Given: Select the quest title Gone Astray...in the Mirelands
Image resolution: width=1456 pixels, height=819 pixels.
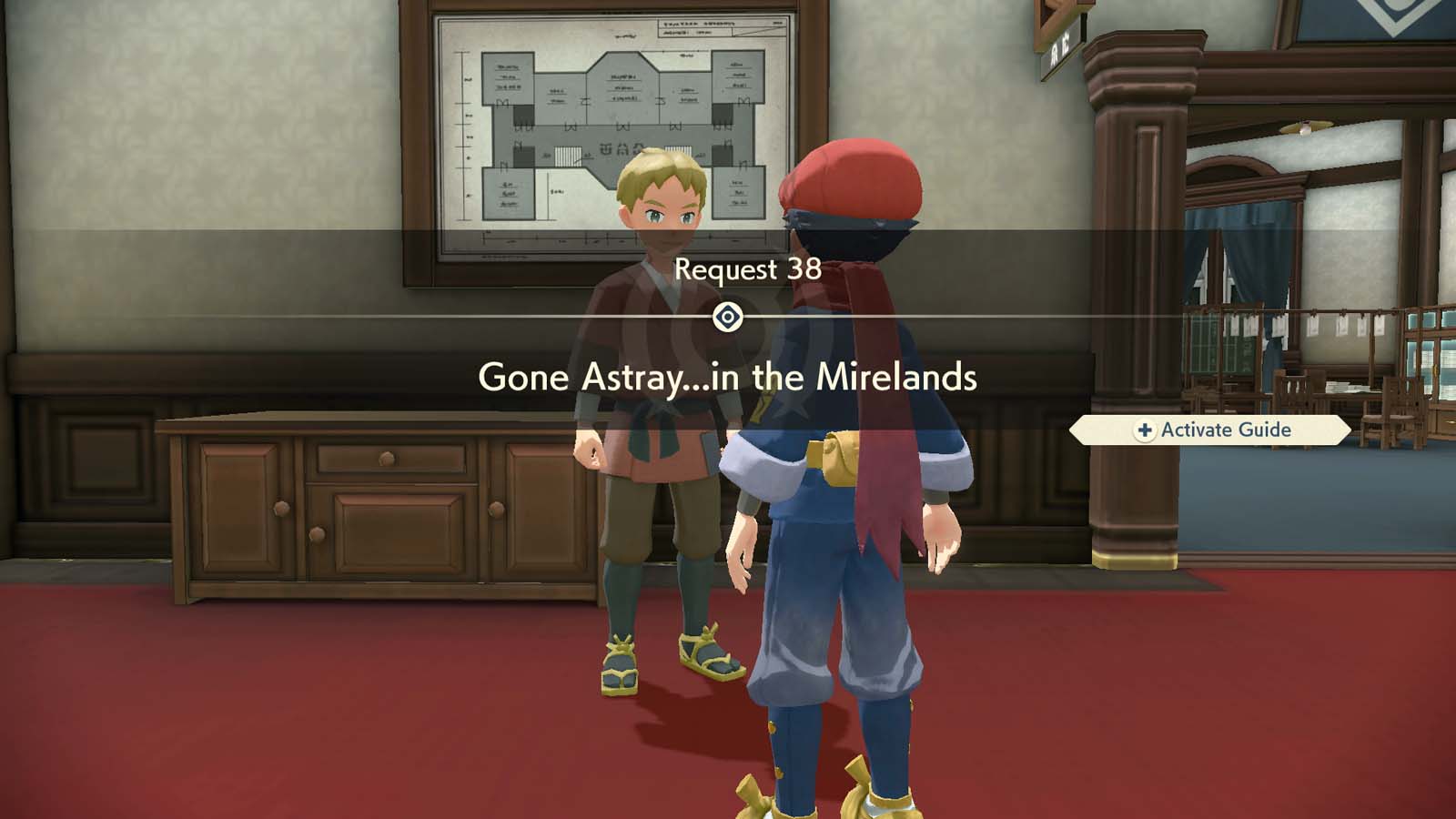Looking at the screenshot, I should (728, 376).
